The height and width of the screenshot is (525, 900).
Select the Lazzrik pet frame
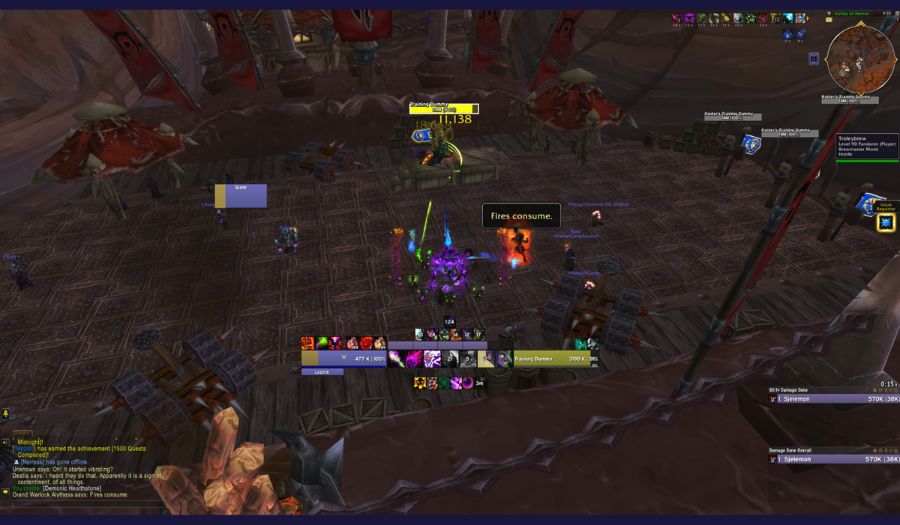322,372
